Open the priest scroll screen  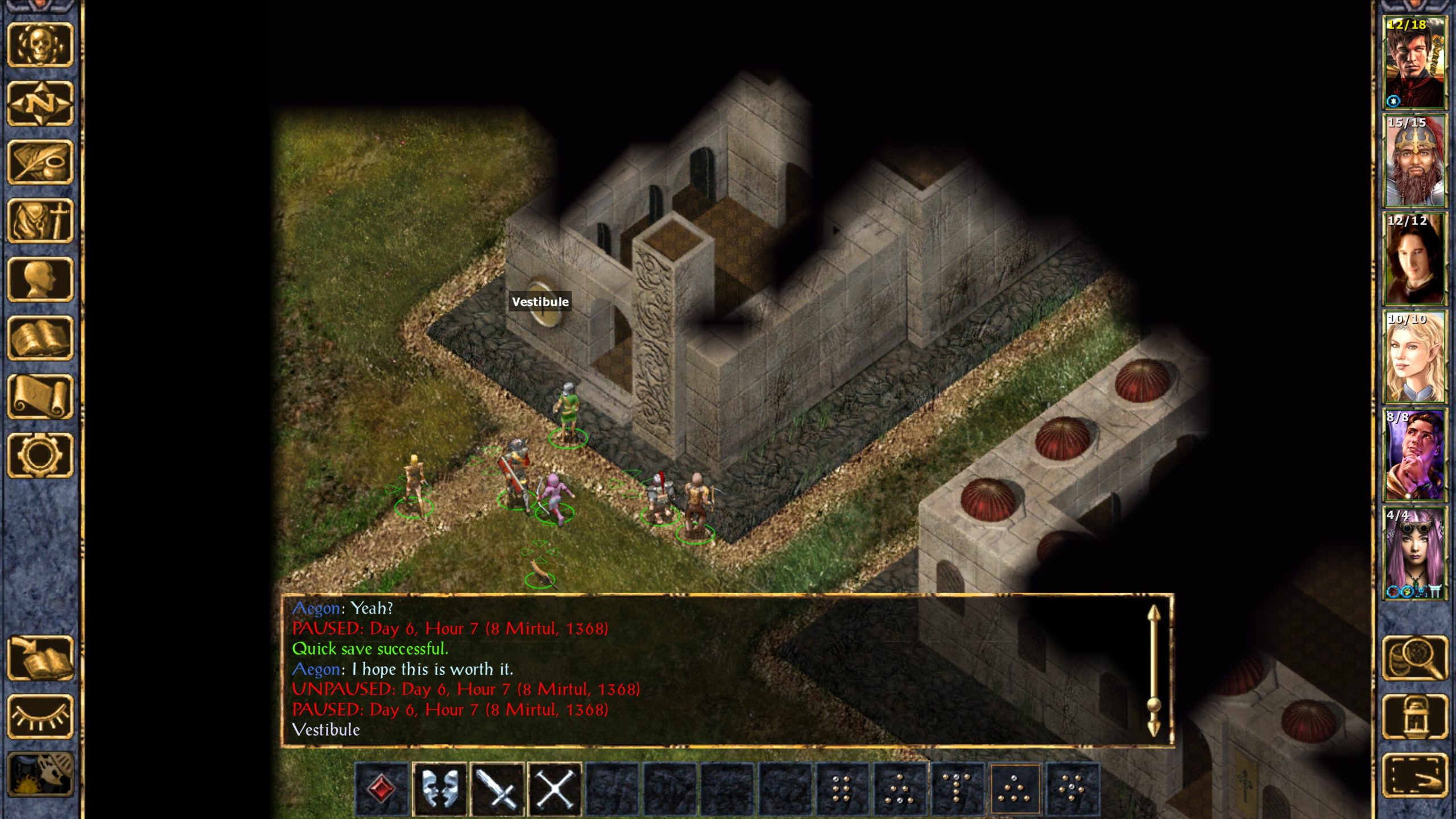coord(40,396)
